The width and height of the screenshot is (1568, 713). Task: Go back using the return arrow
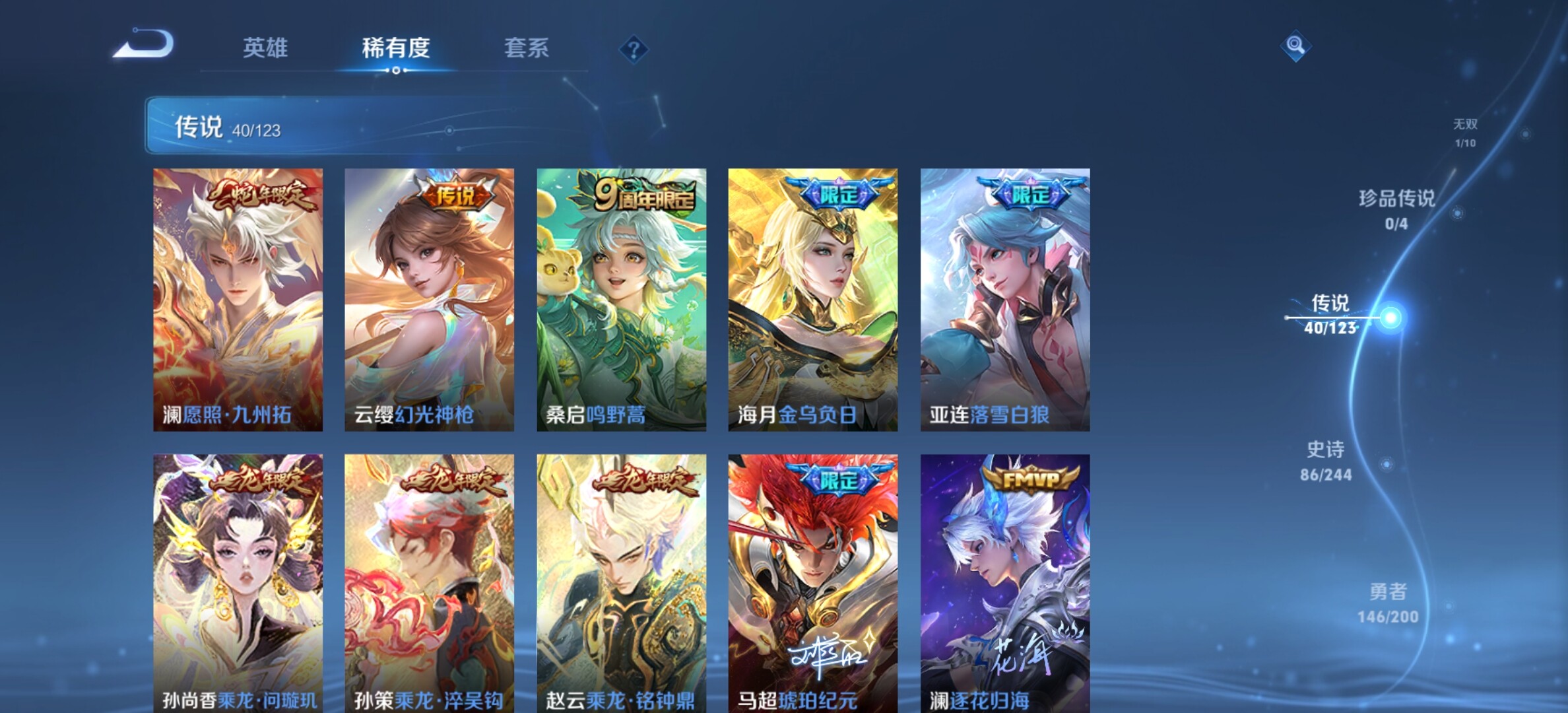[144, 45]
